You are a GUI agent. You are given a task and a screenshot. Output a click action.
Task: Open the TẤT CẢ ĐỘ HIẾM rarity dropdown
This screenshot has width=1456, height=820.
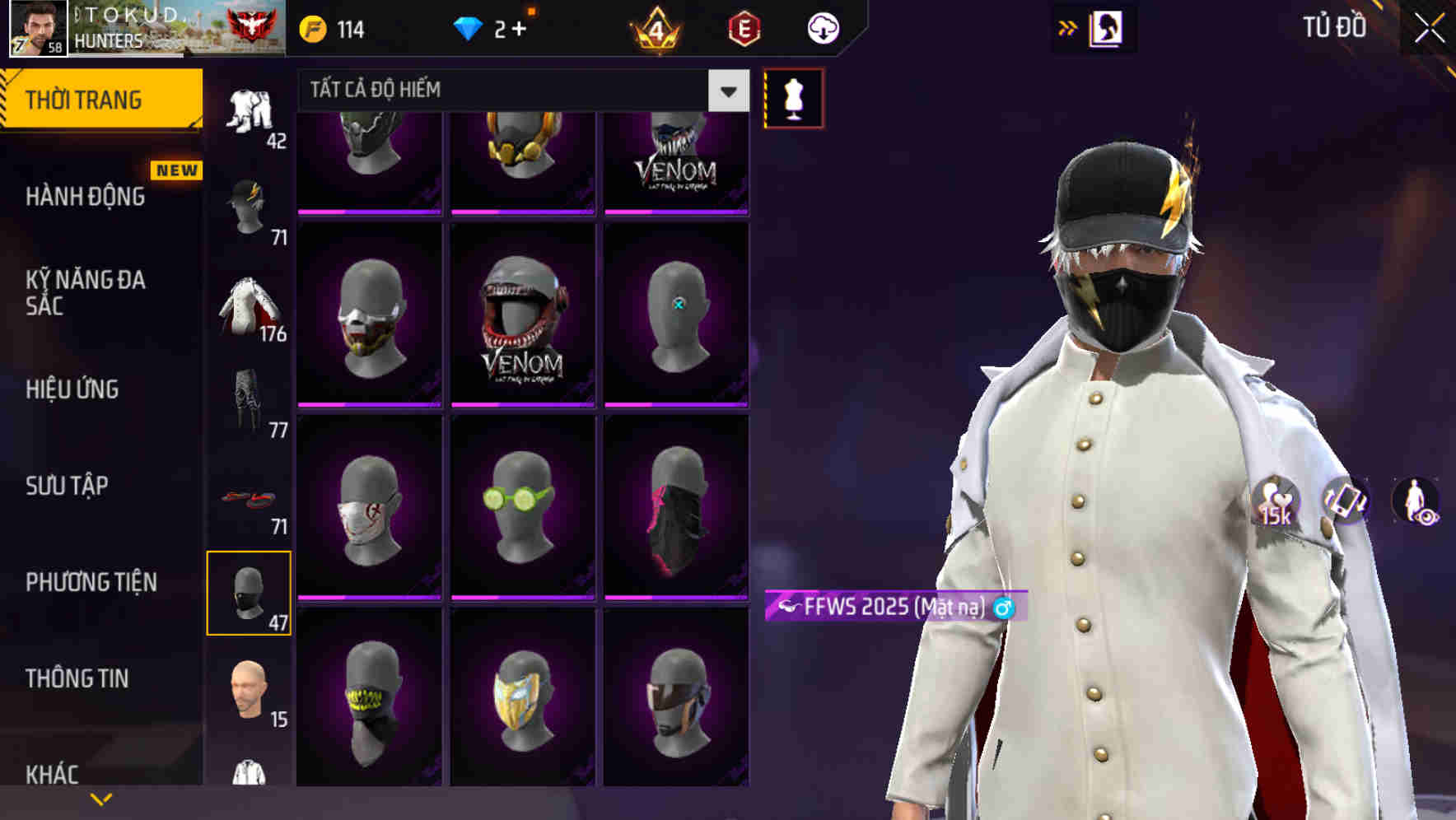point(494,91)
